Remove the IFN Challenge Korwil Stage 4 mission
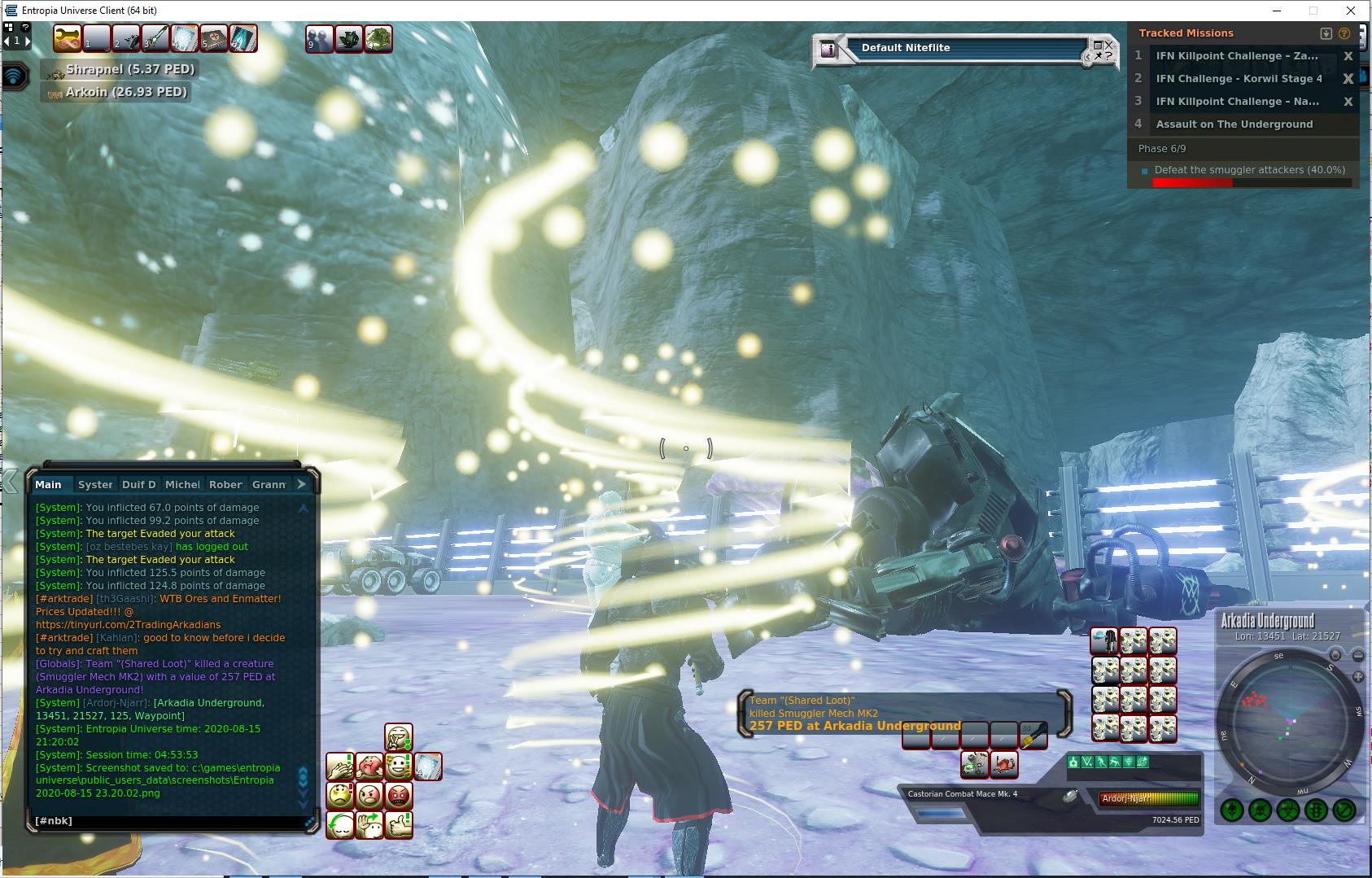This screenshot has width=1372, height=878. click(1348, 79)
